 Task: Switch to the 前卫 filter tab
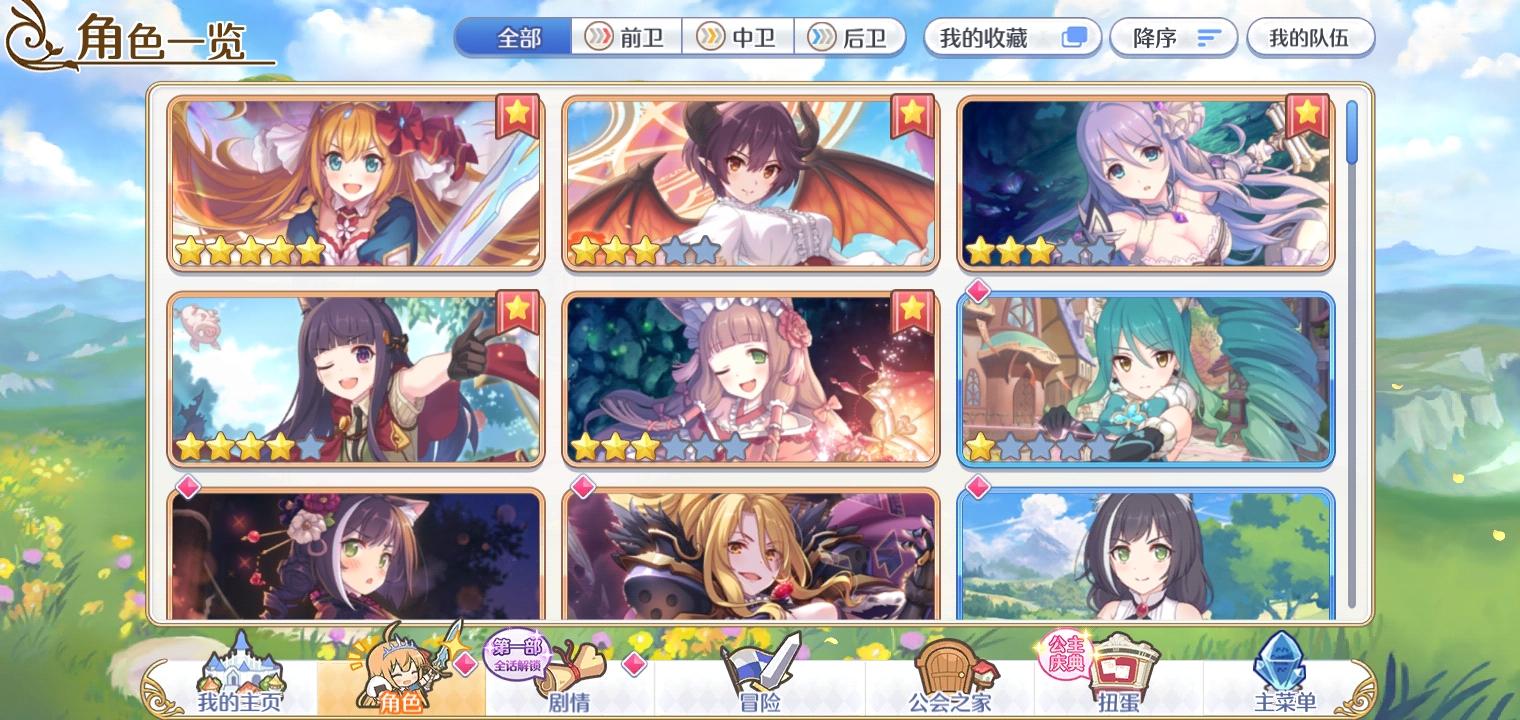click(628, 37)
